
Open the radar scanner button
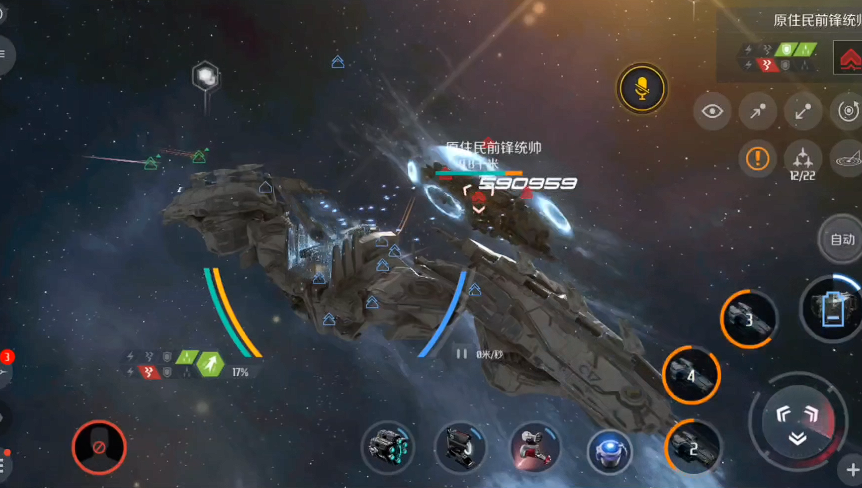click(848, 157)
